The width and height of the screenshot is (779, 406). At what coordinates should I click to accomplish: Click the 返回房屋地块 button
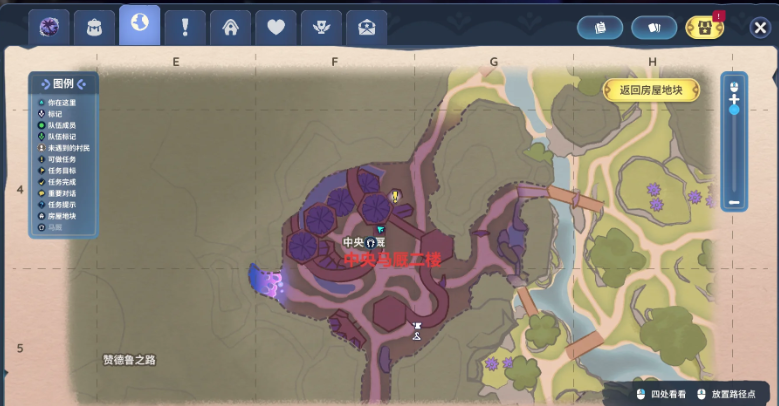click(x=651, y=90)
